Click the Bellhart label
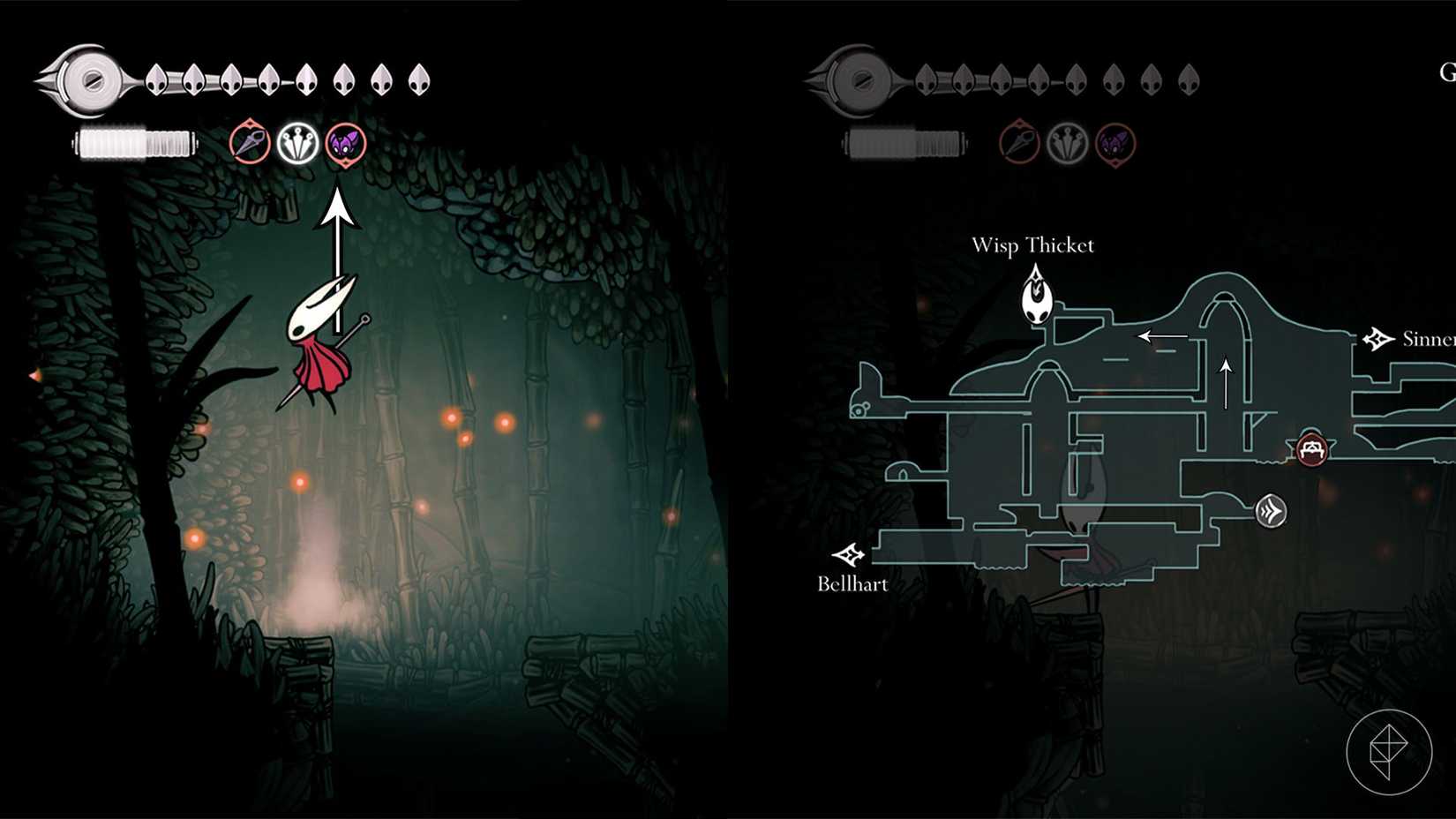The width and height of the screenshot is (1456, 819). click(x=852, y=583)
